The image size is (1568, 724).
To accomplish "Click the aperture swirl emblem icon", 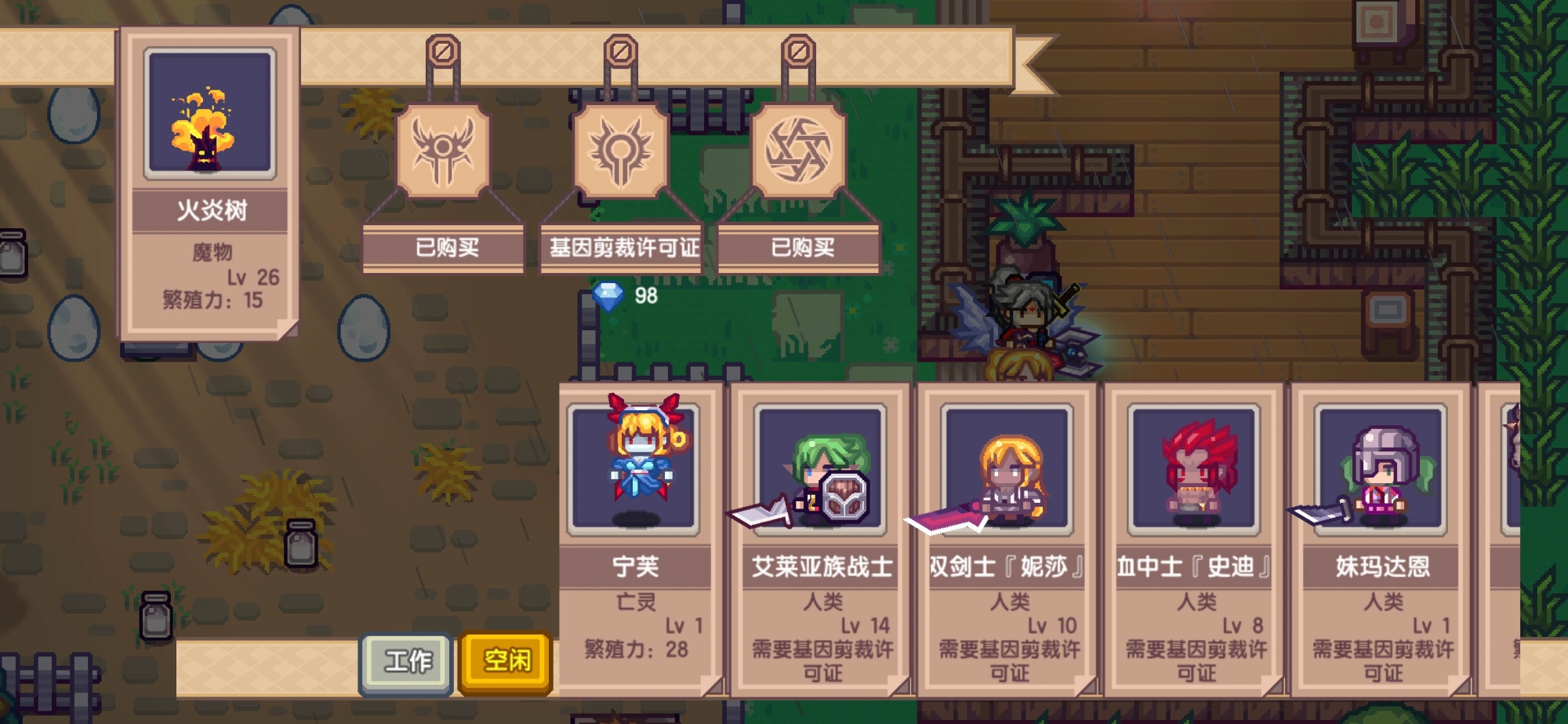I will point(798,151).
